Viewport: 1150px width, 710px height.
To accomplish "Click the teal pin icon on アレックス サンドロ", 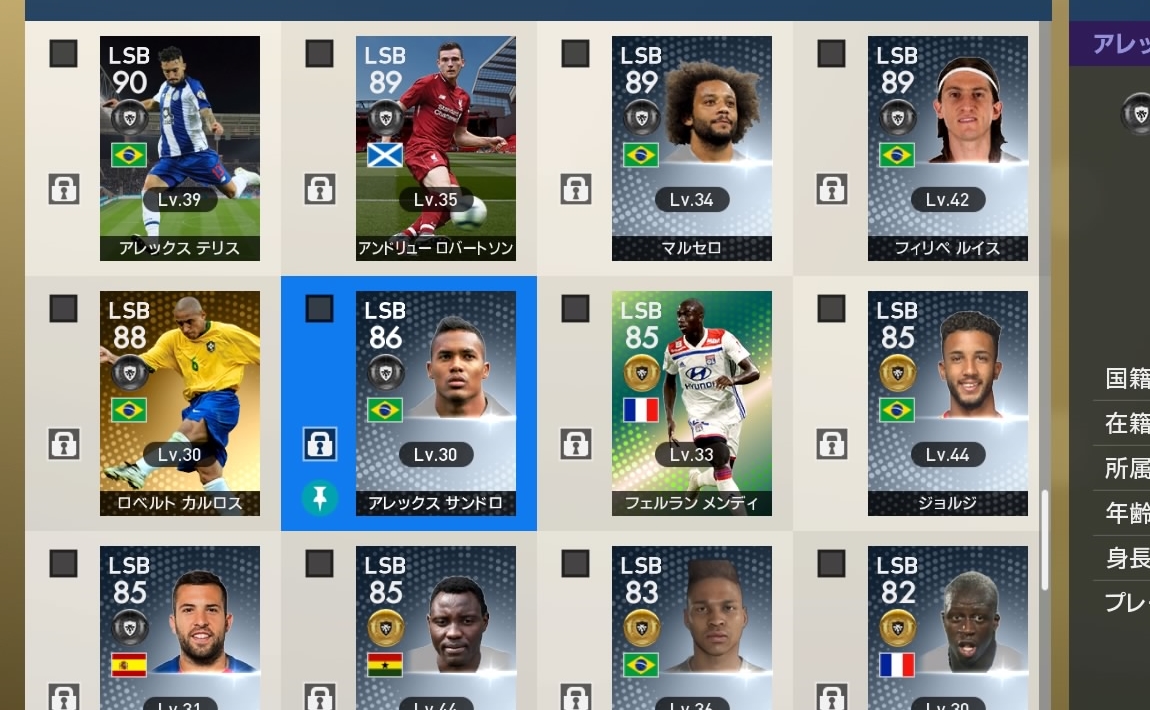I will (319, 497).
